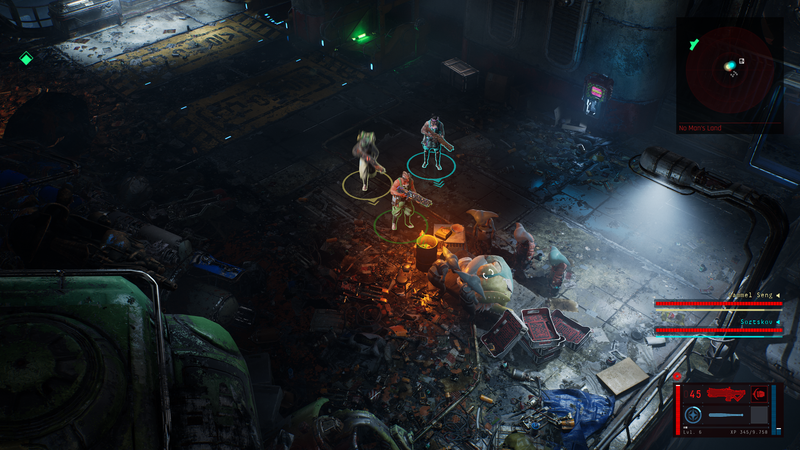This screenshot has width=800, height=450.
Task: Activate the blue circular ability icon
Action: (692, 415)
